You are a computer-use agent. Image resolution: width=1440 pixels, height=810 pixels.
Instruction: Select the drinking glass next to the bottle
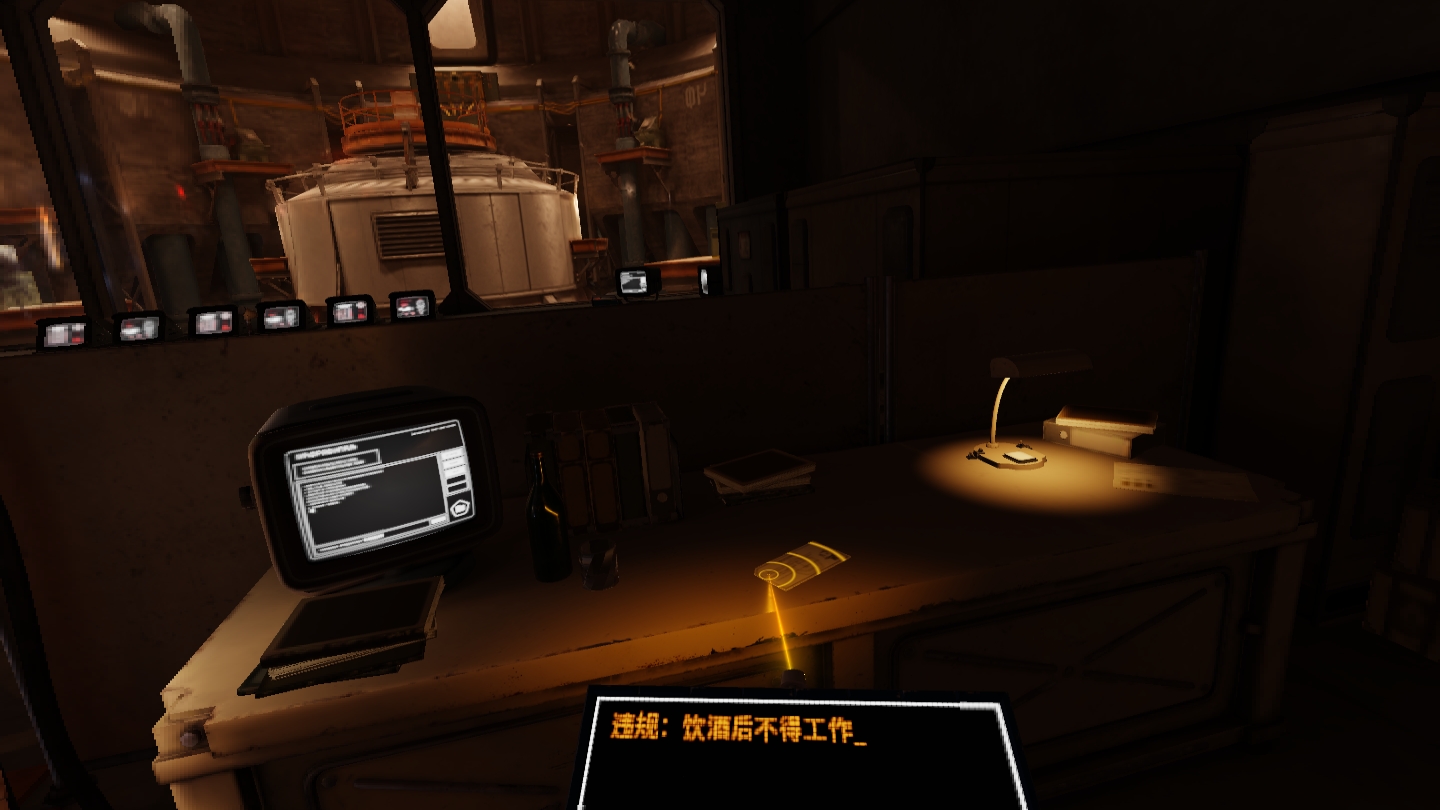pos(597,565)
